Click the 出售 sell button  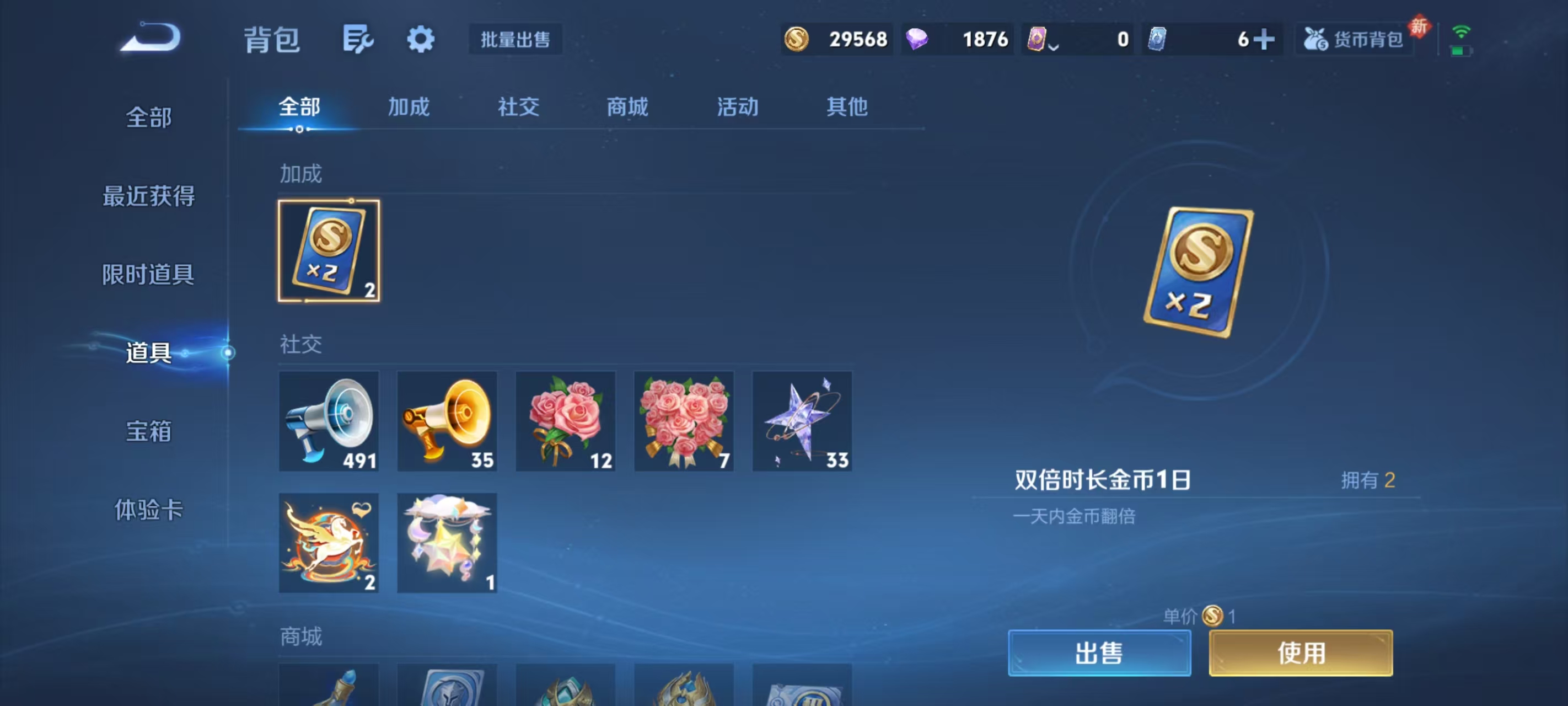point(1099,652)
